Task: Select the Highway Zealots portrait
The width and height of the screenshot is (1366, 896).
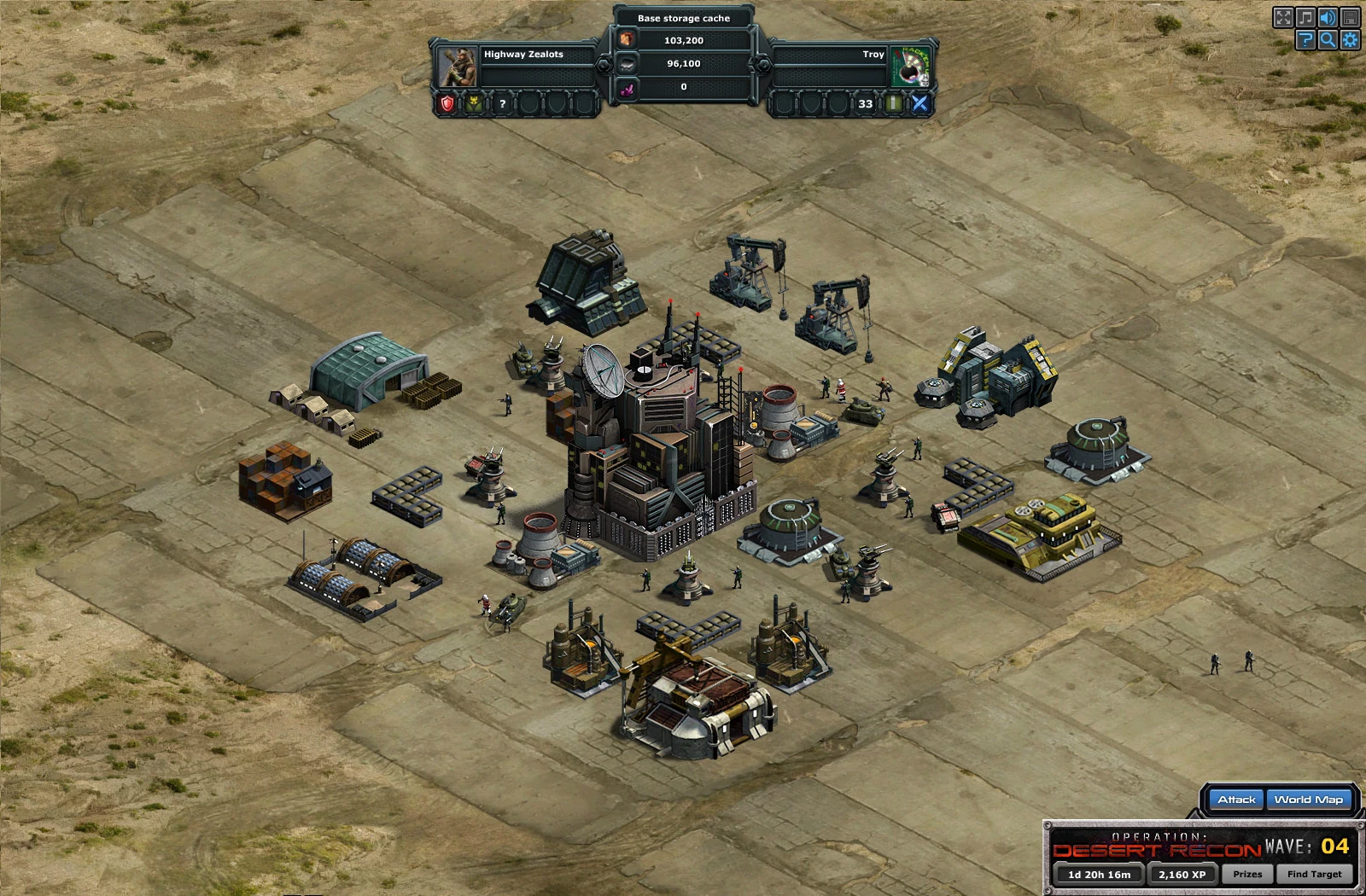Action: (x=458, y=67)
